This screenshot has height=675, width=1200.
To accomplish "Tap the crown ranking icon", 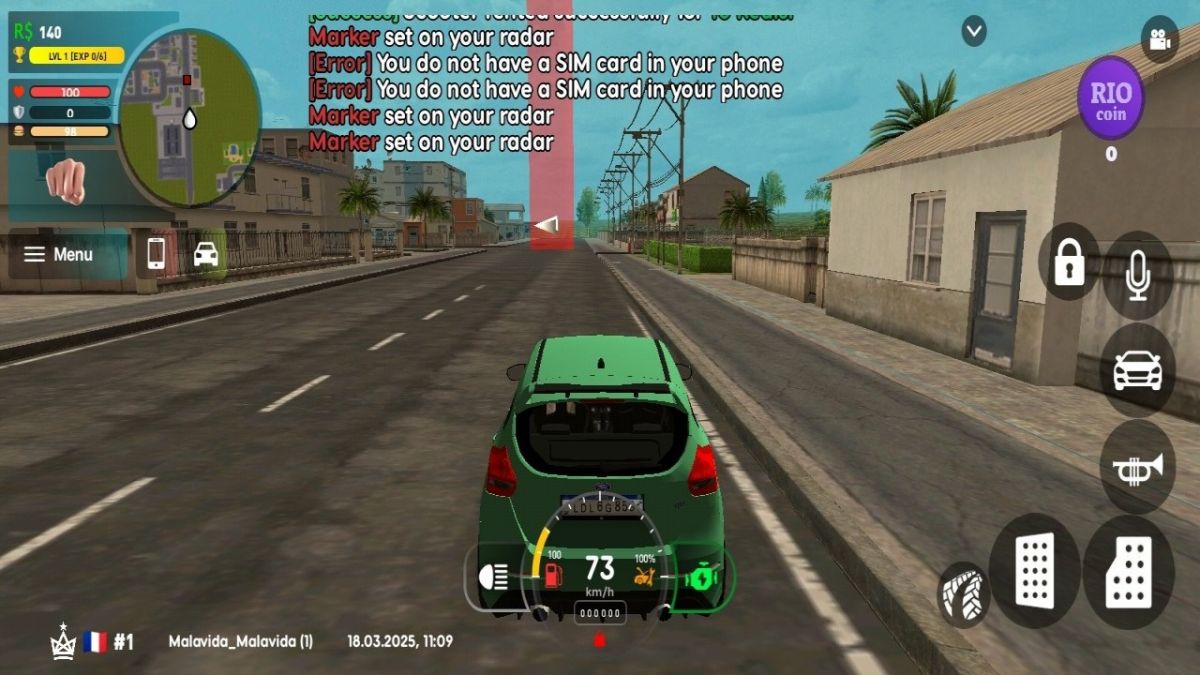I will click(63, 642).
